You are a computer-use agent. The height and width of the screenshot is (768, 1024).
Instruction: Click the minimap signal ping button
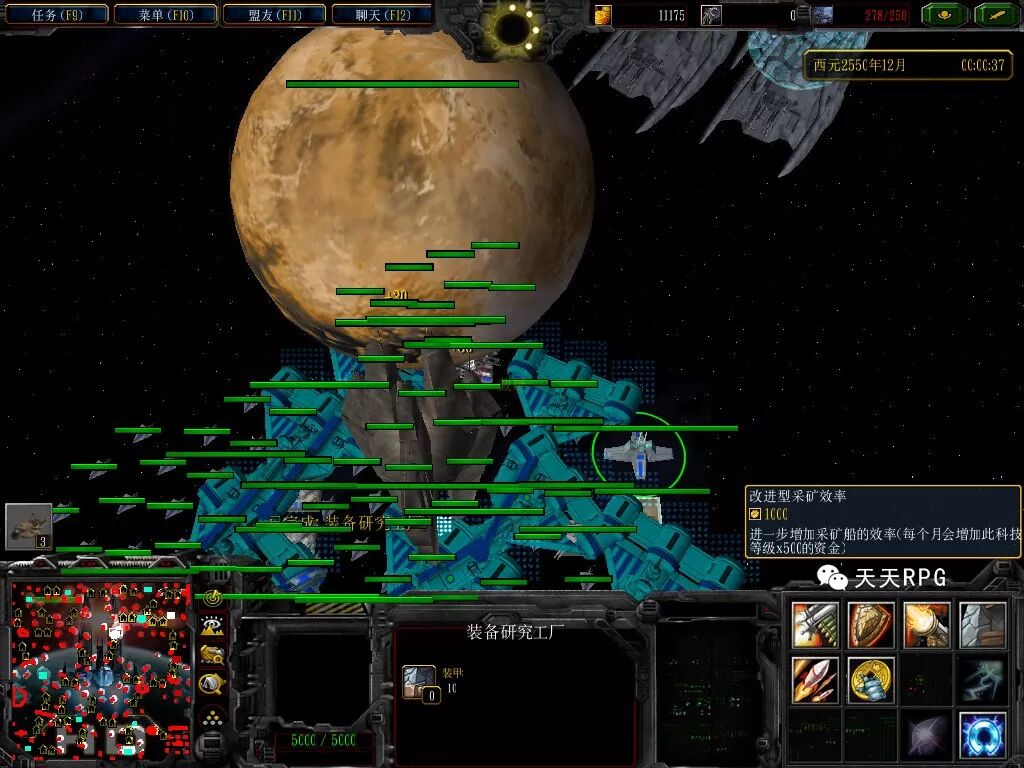tap(212, 598)
